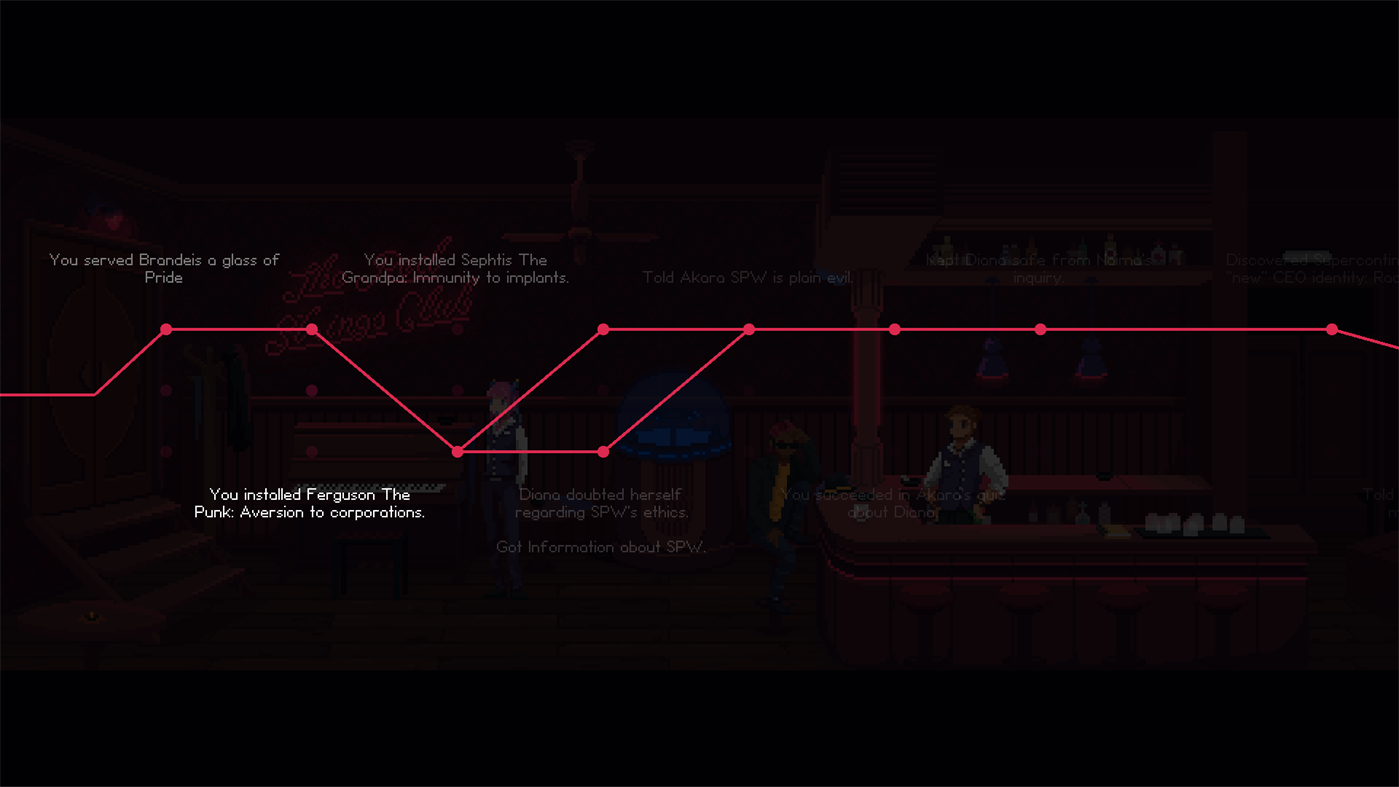Click the Supercontinent CEO discovery node on the right
This screenshot has width=1399, height=787.
click(1332, 328)
